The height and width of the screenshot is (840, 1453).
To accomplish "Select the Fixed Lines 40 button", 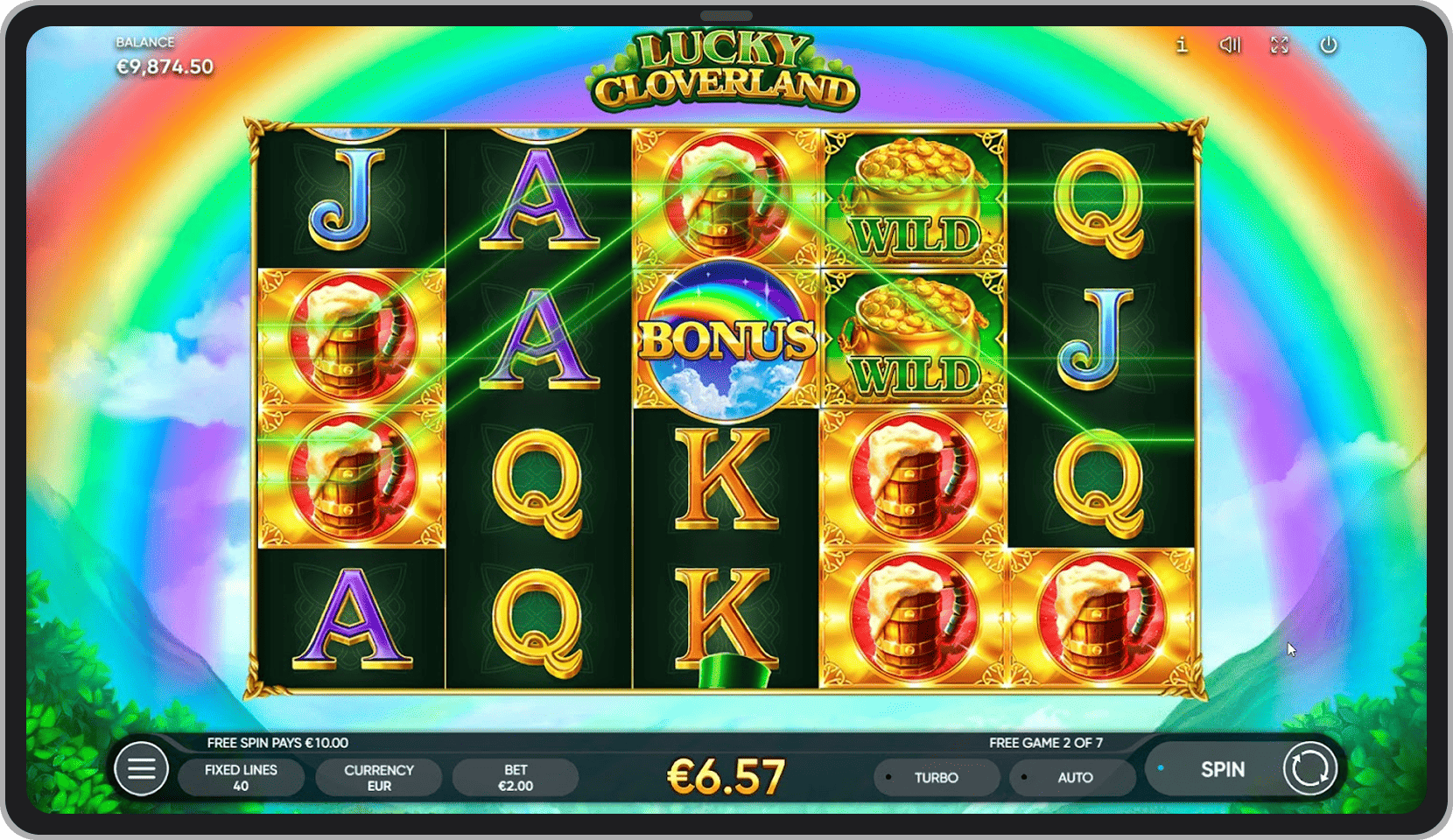I will pyautogui.click(x=241, y=777).
